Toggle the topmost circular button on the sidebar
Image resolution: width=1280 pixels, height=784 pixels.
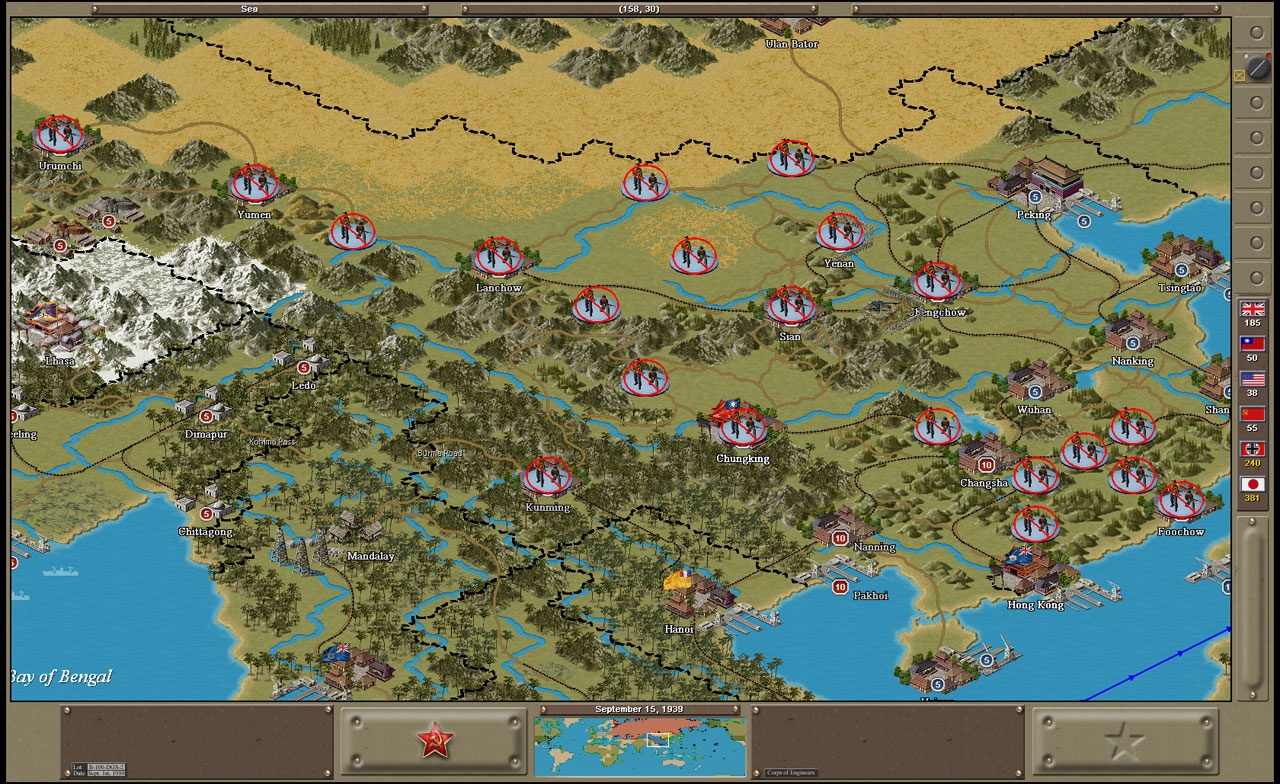click(x=1254, y=33)
